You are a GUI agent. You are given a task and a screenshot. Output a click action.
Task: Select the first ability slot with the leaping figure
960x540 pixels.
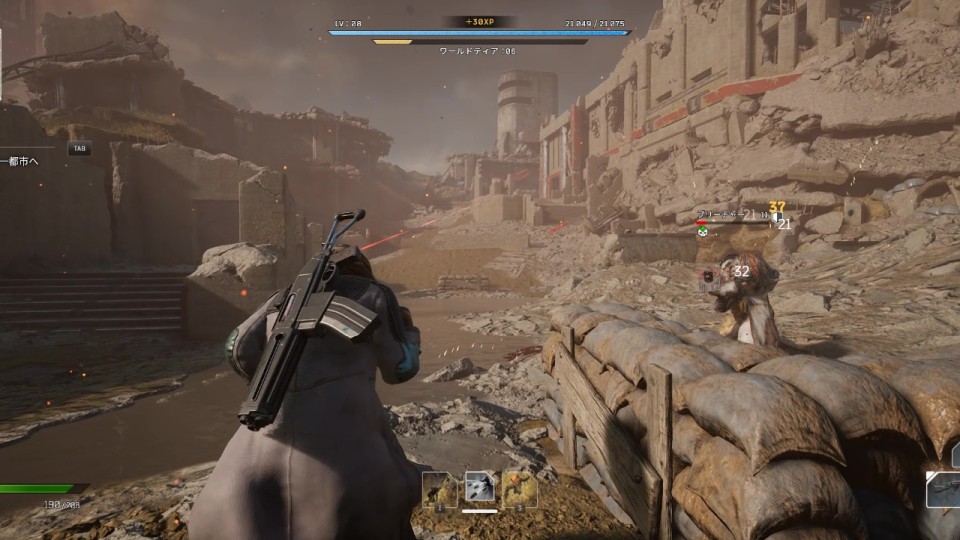(x=439, y=489)
